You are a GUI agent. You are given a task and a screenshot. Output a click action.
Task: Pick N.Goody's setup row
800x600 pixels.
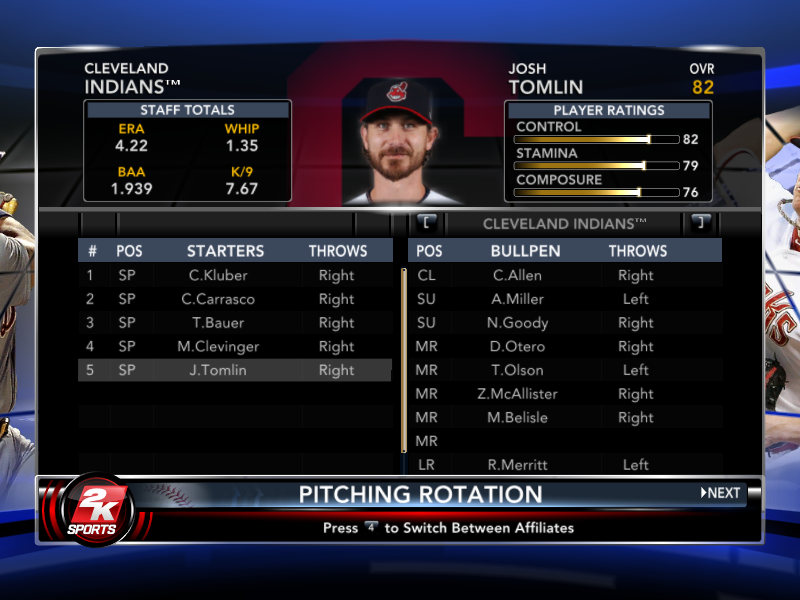point(518,323)
